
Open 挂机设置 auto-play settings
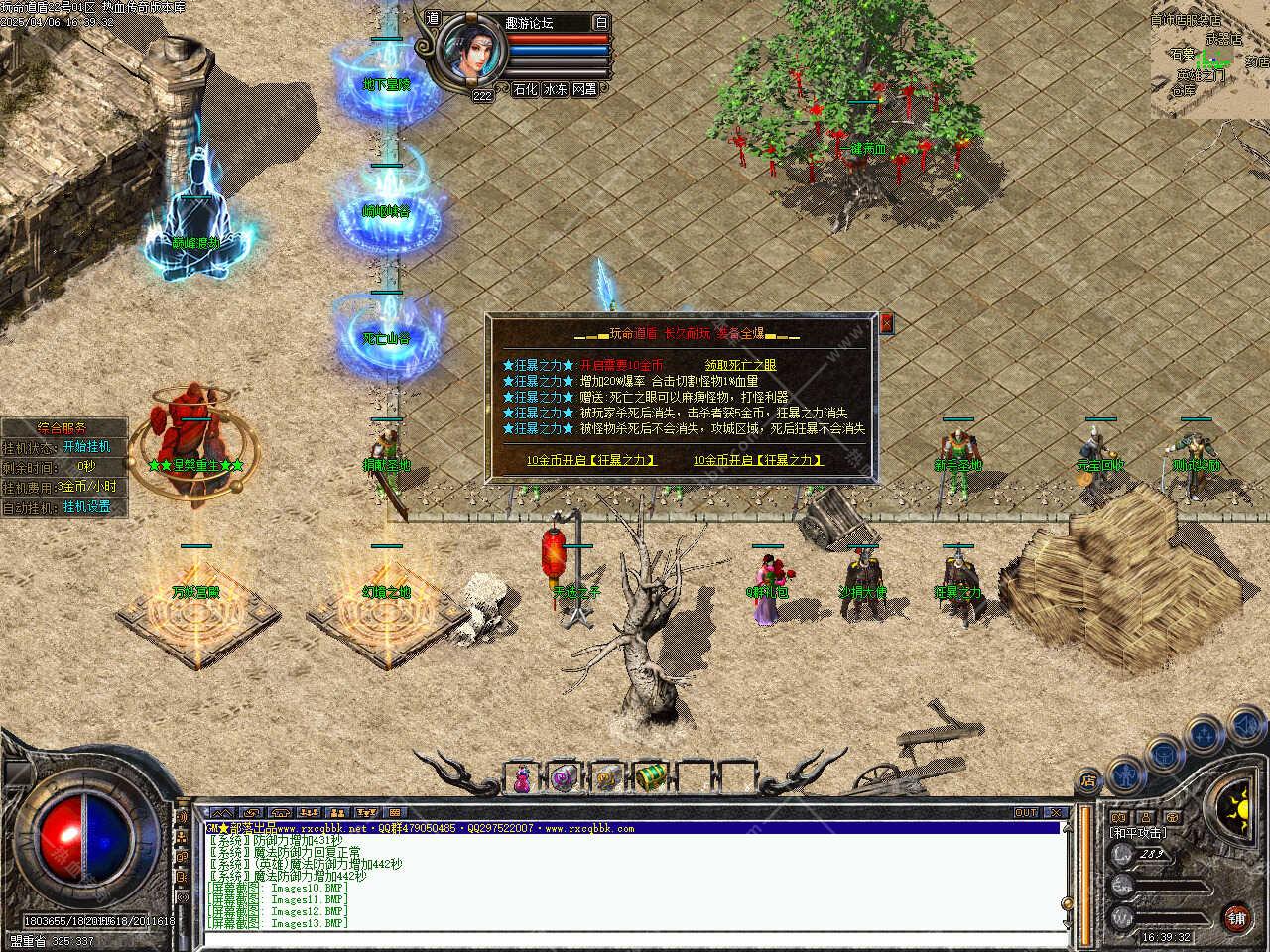point(87,506)
